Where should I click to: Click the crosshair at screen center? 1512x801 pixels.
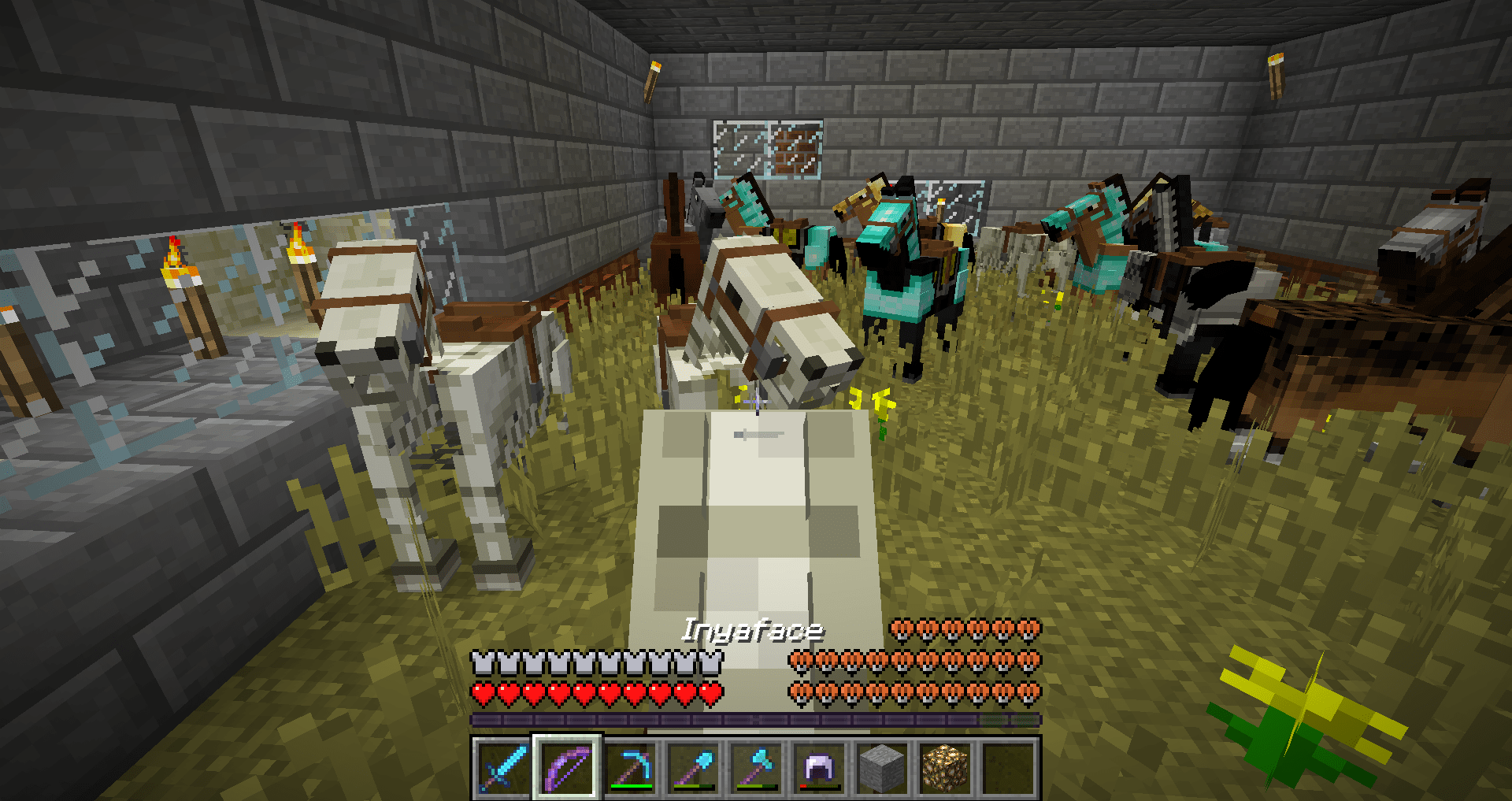756,400
